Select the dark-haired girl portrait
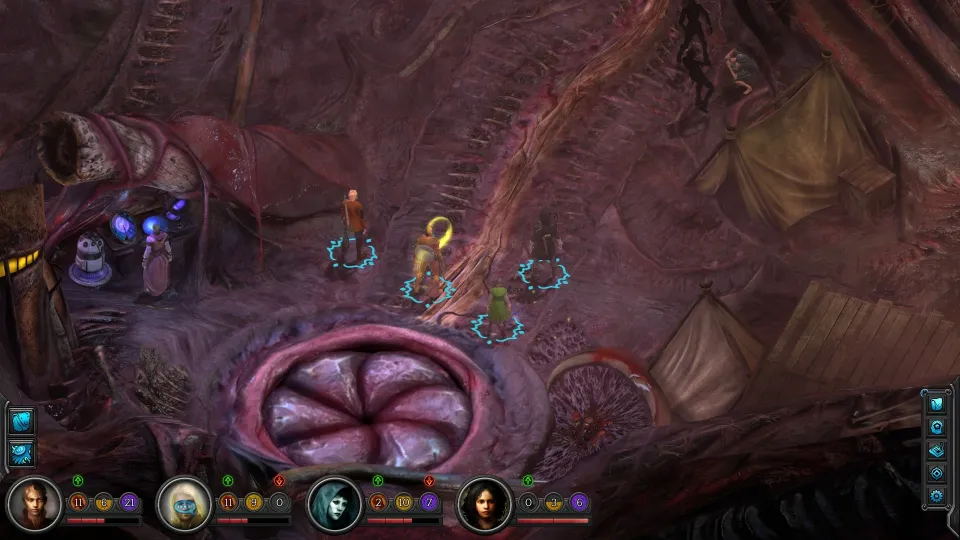 [484, 504]
